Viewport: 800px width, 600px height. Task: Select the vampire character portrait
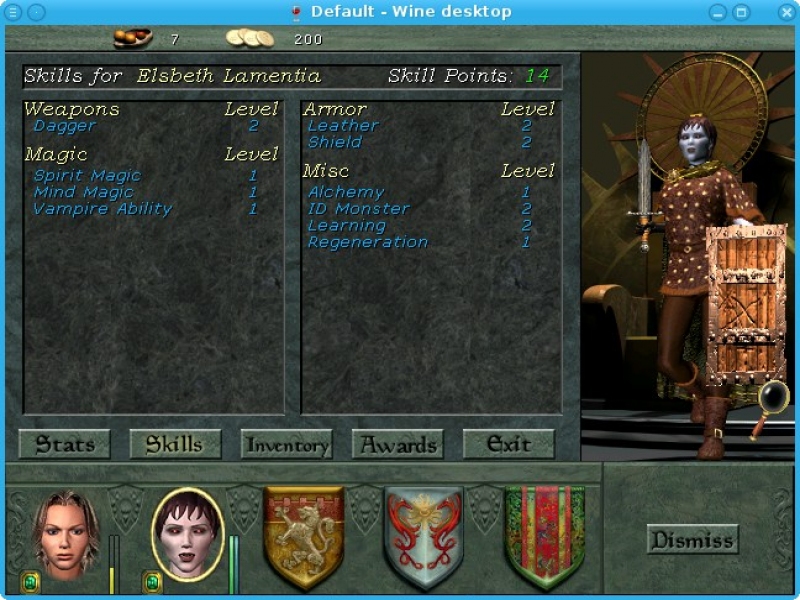click(x=188, y=534)
